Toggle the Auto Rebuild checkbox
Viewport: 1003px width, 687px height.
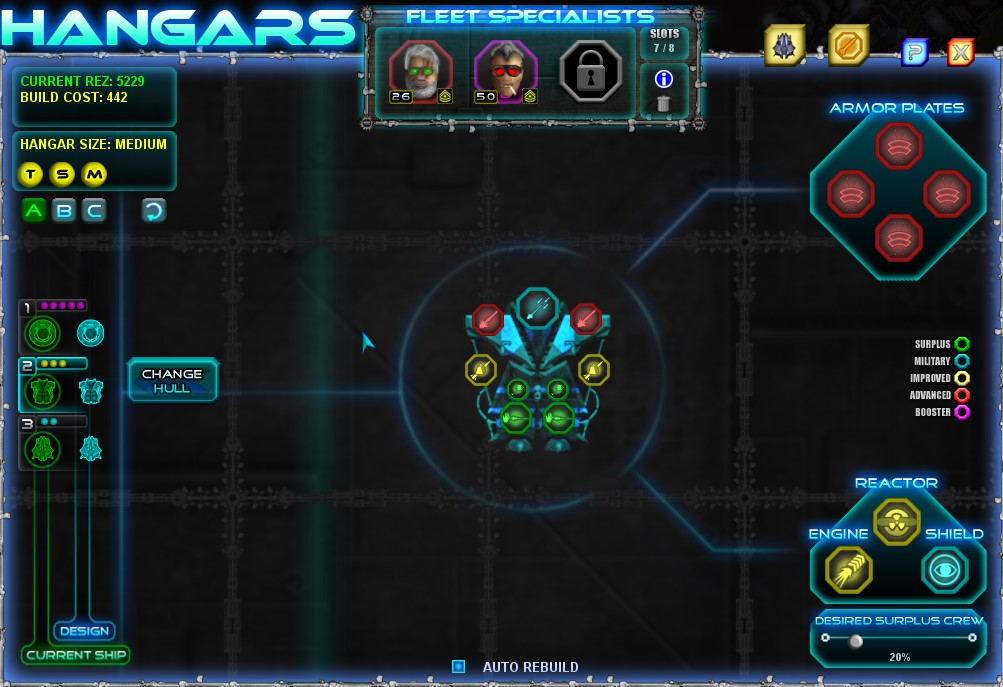(x=458, y=666)
